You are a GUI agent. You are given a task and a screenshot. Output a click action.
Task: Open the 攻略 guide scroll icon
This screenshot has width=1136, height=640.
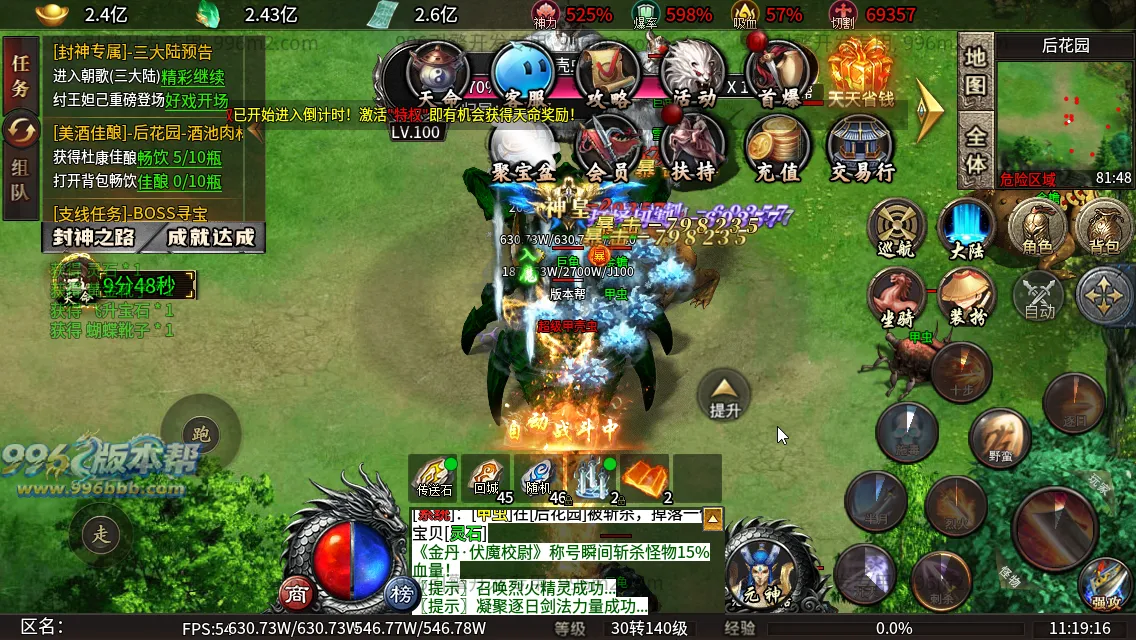pos(610,75)
